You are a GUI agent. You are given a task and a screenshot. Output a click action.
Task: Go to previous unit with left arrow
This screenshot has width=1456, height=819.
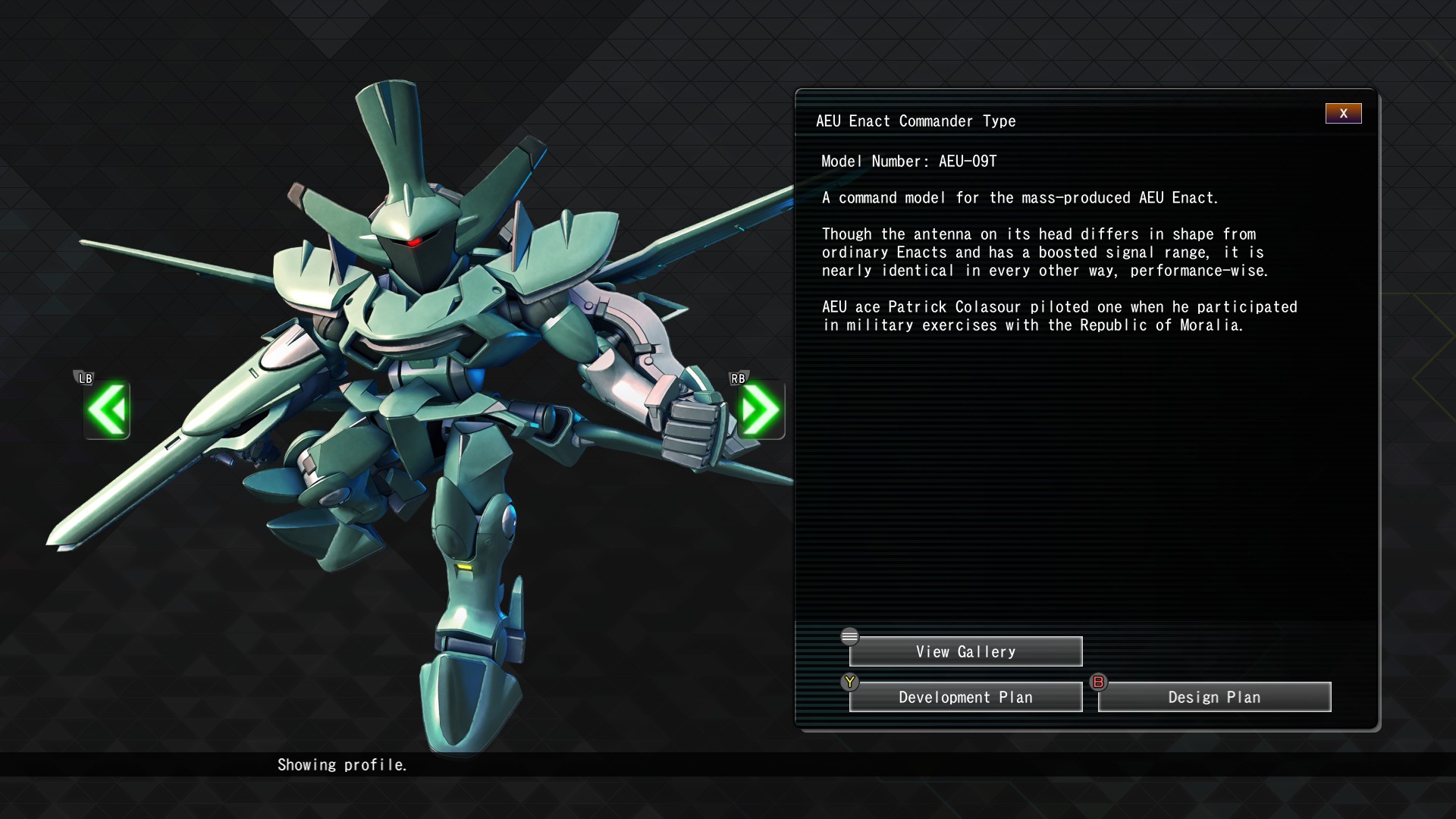(107, 410)
